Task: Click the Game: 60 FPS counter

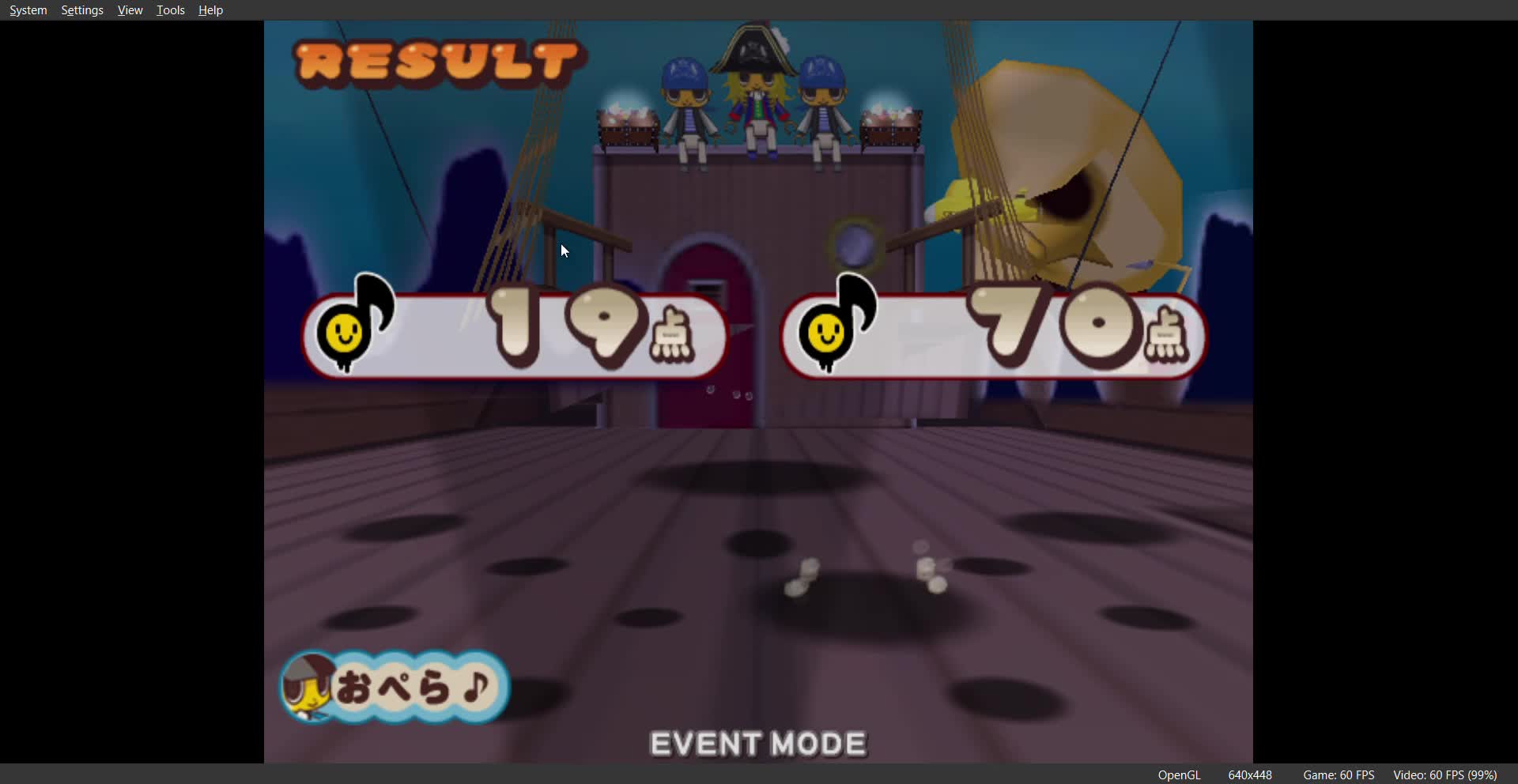Action: [1338, 775]
